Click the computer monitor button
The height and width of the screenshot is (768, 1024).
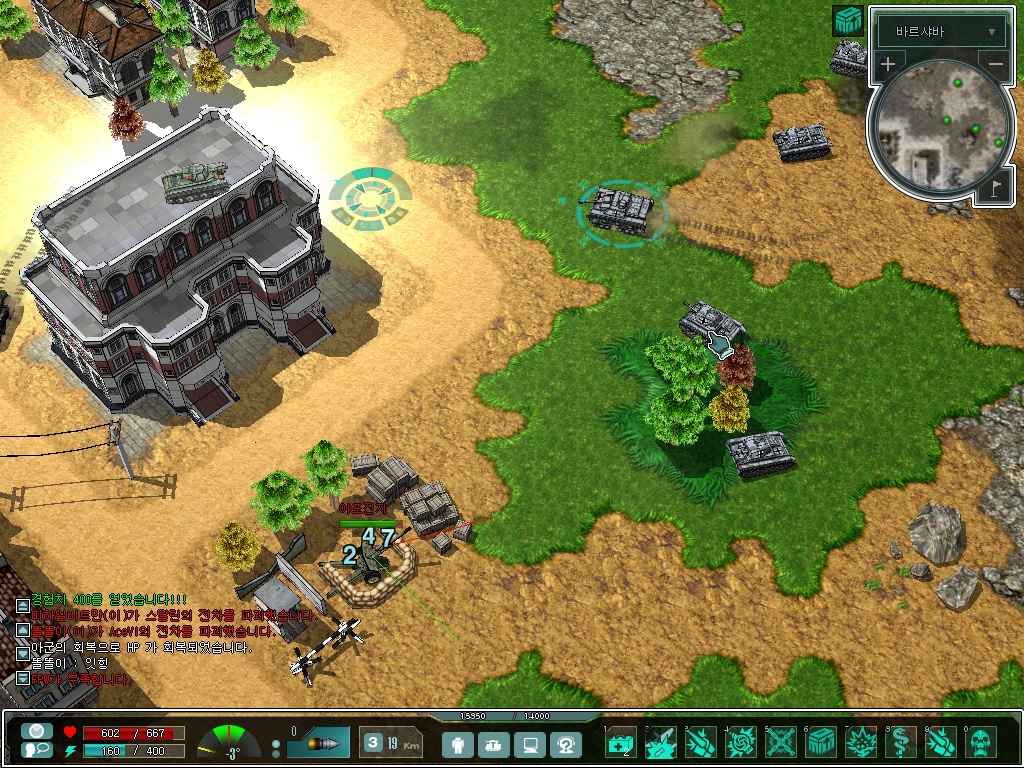click(x=531, y=744)
